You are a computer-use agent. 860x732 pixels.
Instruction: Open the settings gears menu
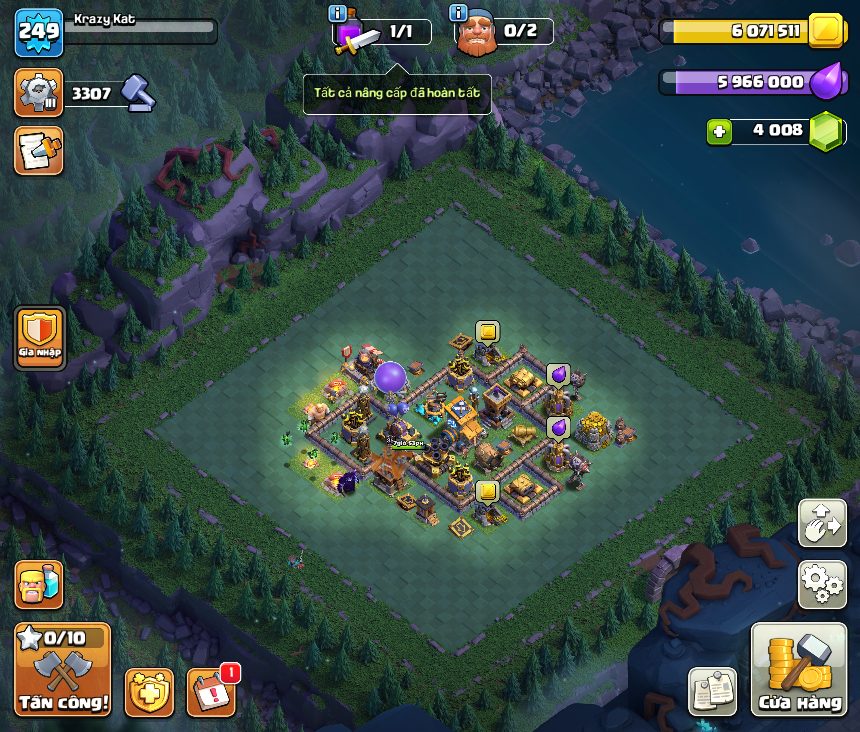click(x=822, y=584)
